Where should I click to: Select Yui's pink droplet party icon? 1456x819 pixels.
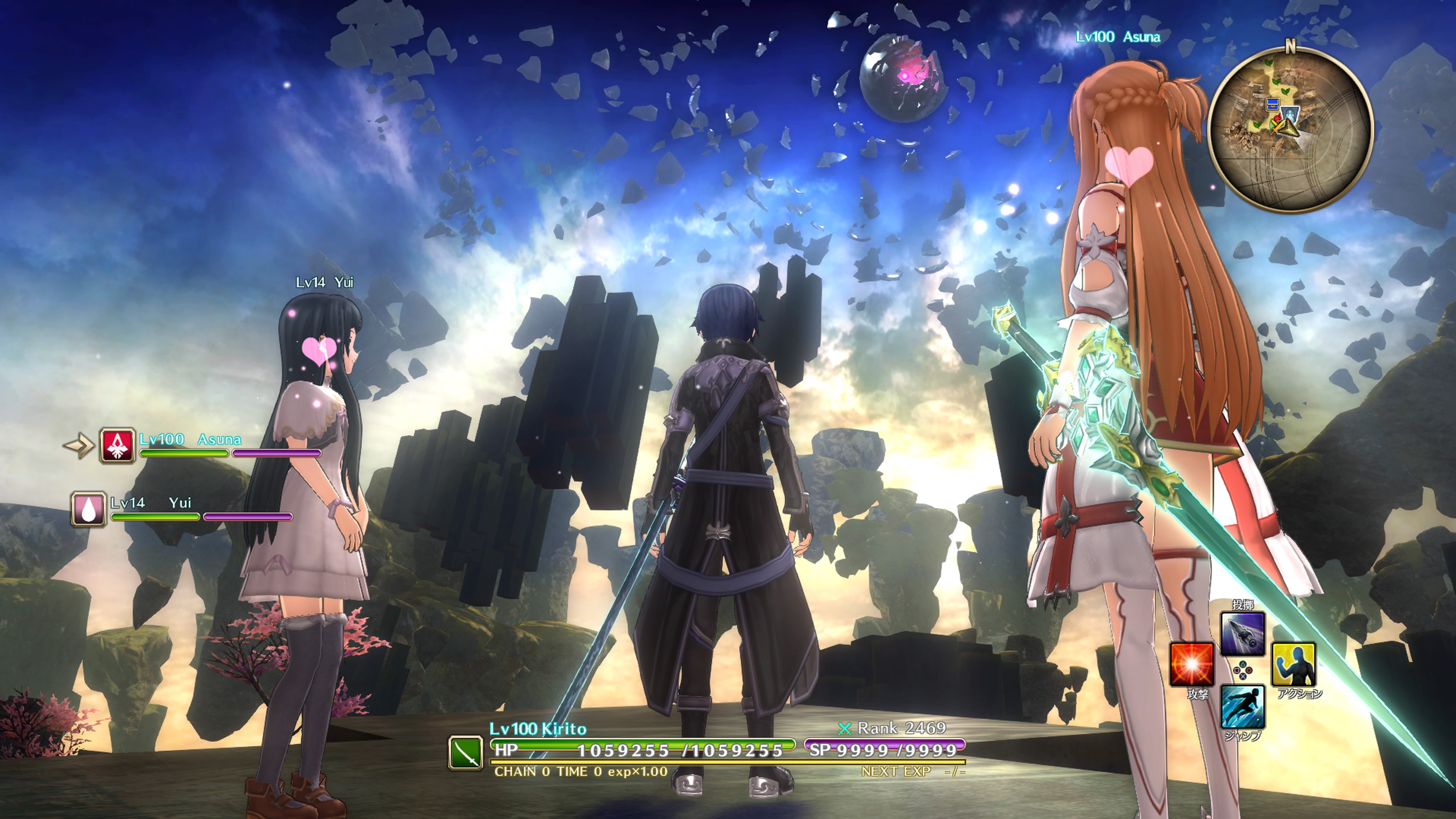tap(89, 509)
